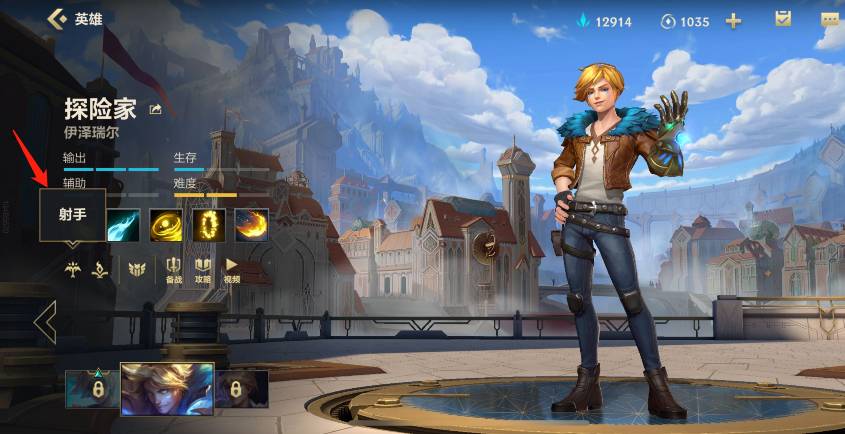View the golden swirling orb ability
The image size is (845, 434).
(166, 225)
